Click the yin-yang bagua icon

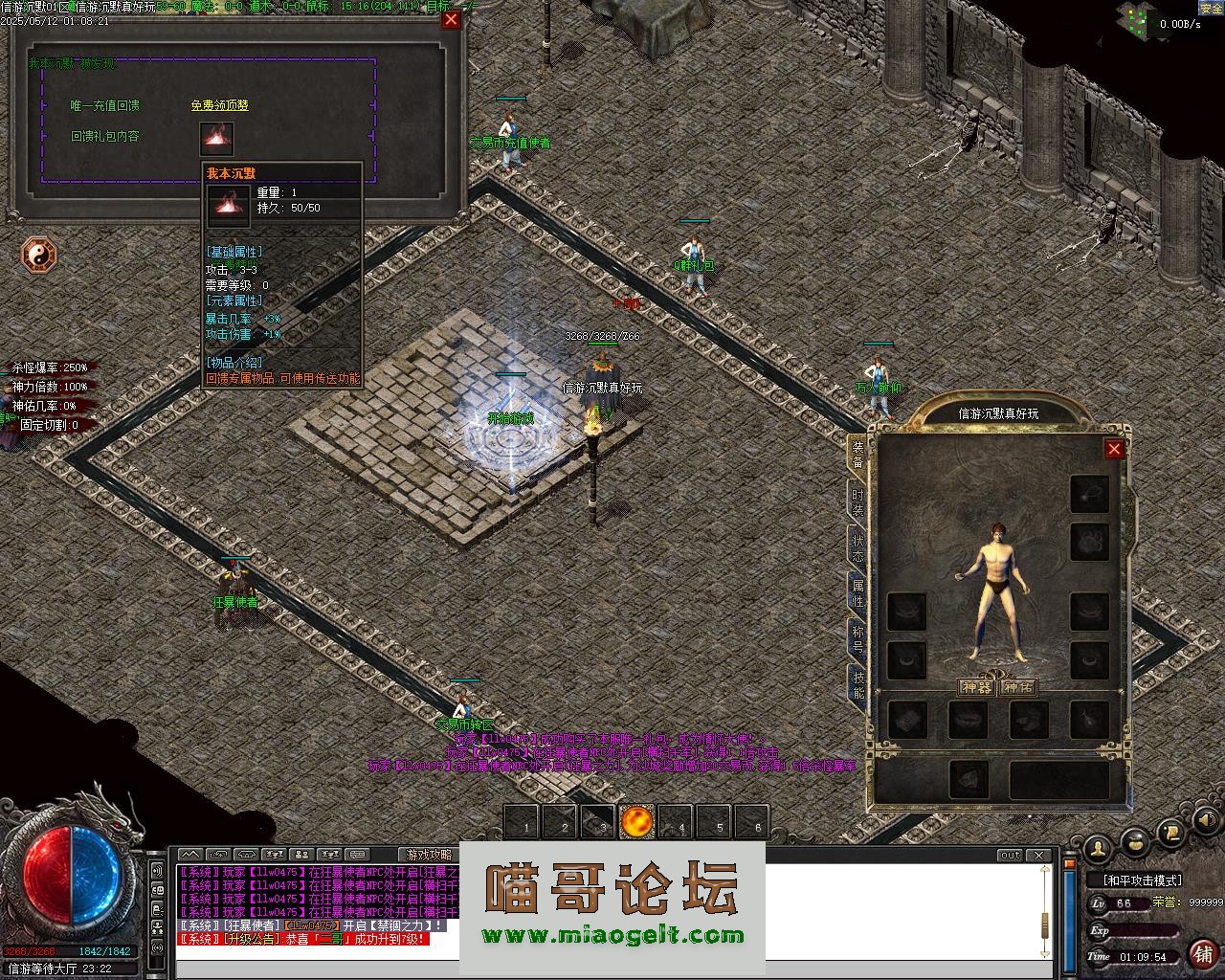click(39, 255)
